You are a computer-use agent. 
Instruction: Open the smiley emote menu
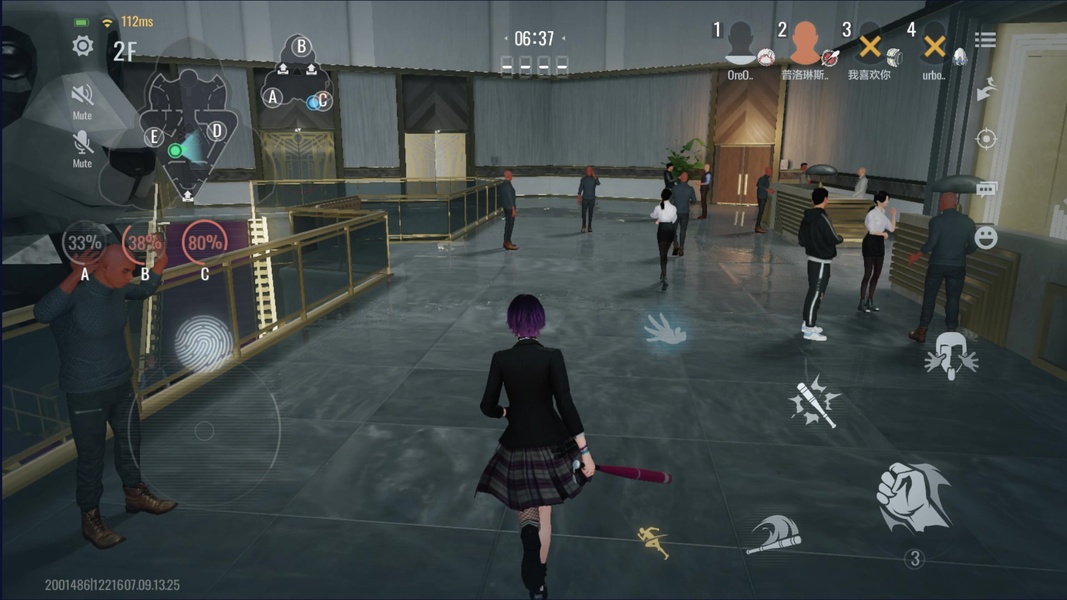986,237
